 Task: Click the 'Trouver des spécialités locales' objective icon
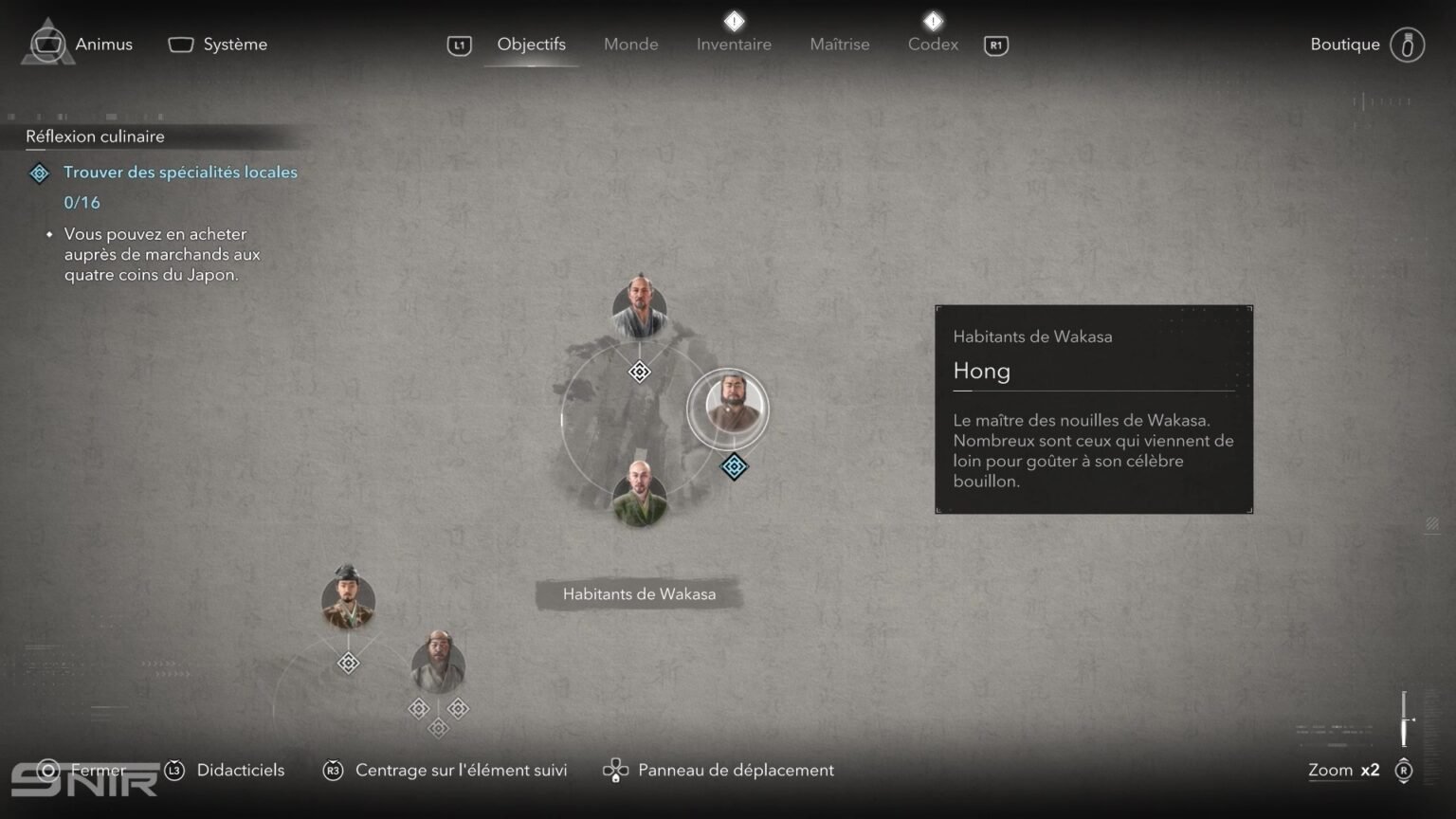[x=39, y=173]
